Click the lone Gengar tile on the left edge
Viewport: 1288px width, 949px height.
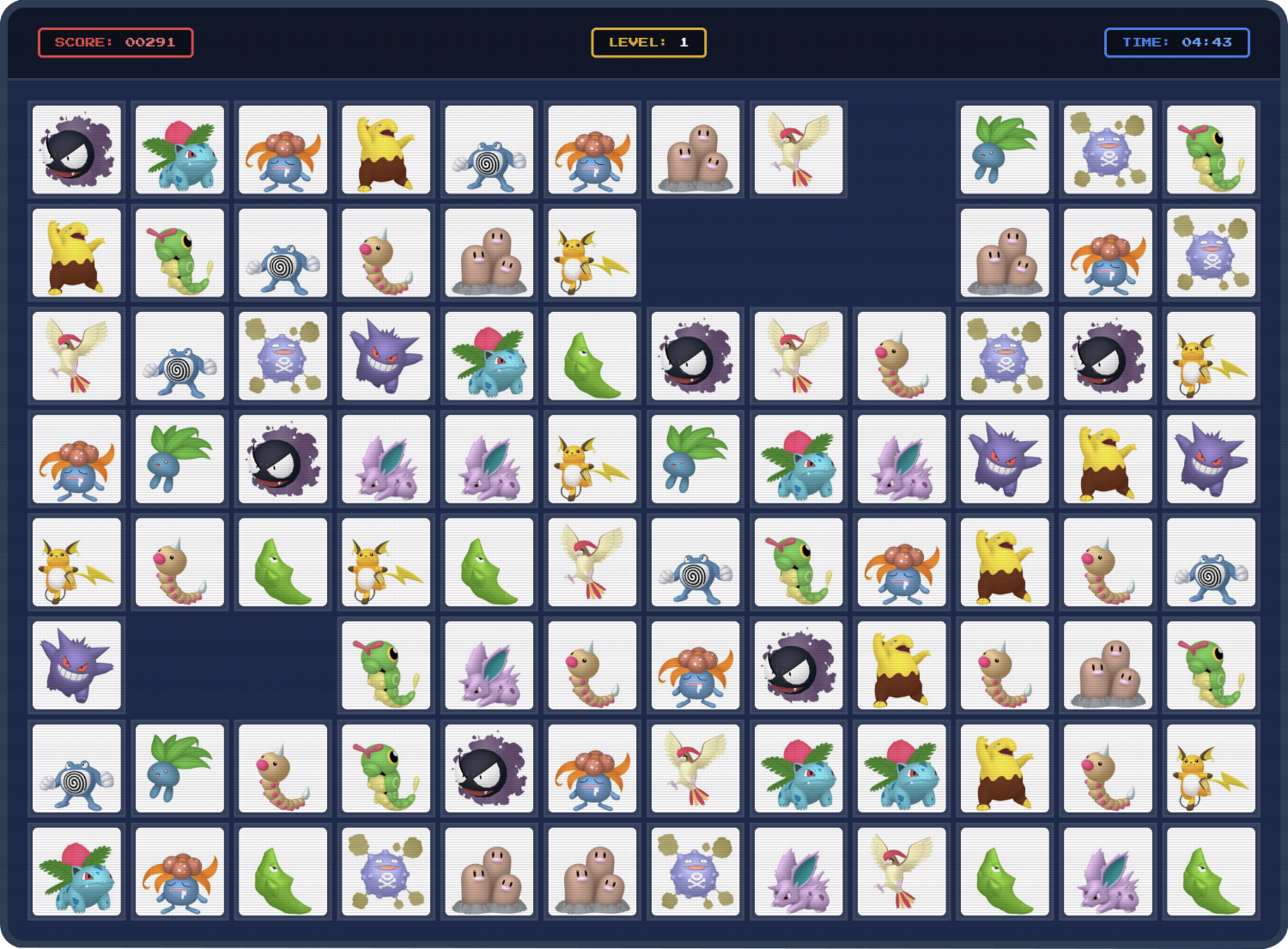76,665
